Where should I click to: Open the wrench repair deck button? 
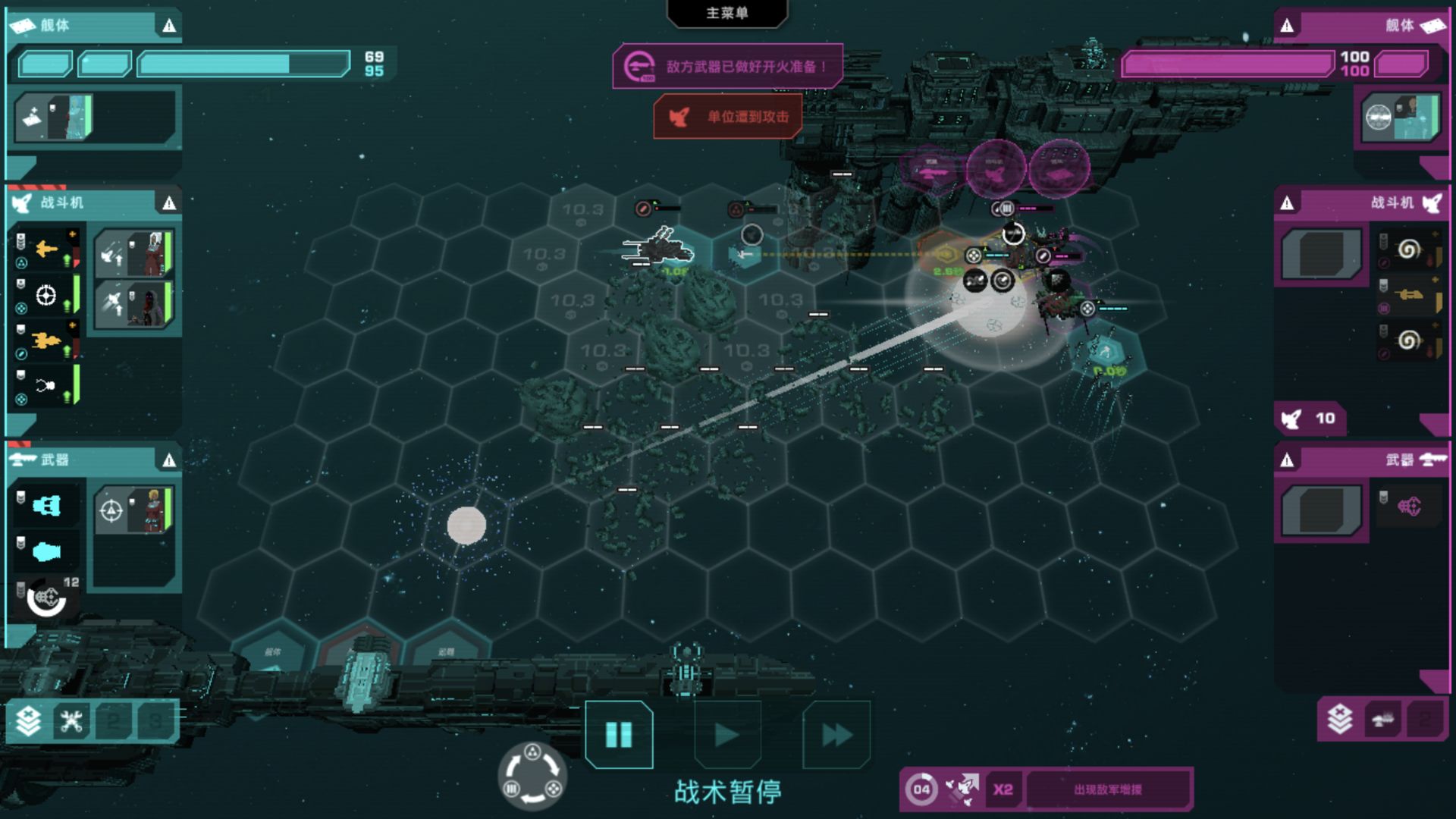[72, 720]
